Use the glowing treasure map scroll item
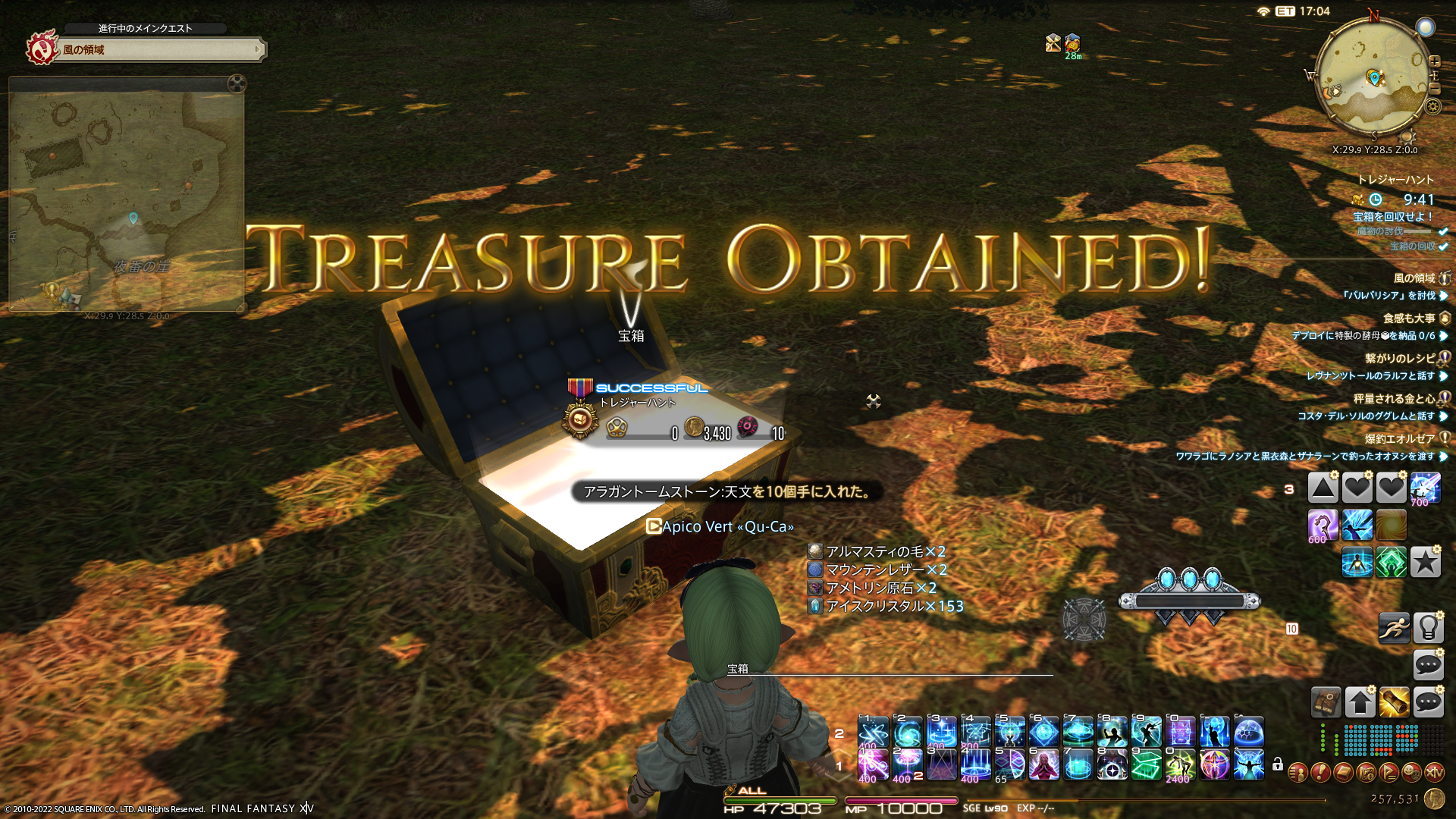 click(1394, 703)
